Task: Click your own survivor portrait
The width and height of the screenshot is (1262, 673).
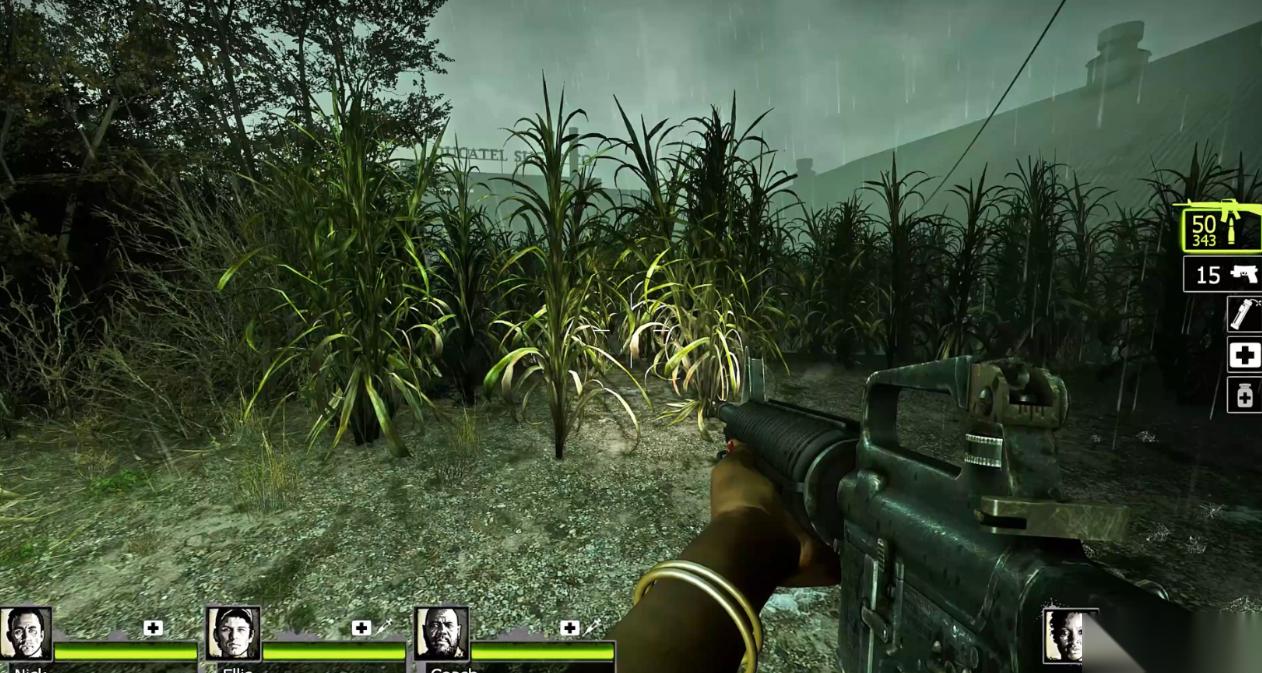Action: (x=1068, y=635)
